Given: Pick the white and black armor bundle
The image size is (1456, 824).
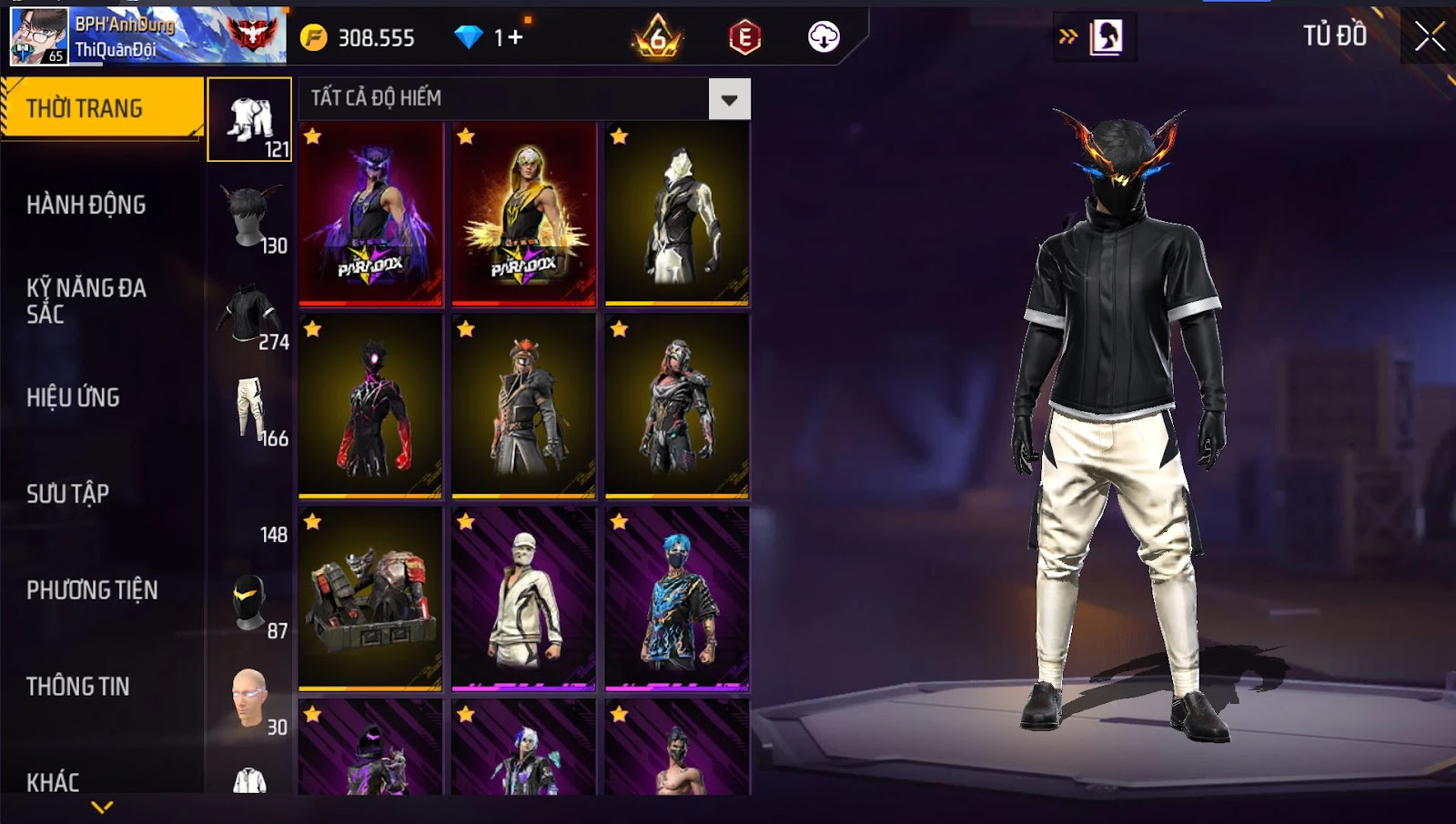Looking at the screenshot, I should pos(677,215).
